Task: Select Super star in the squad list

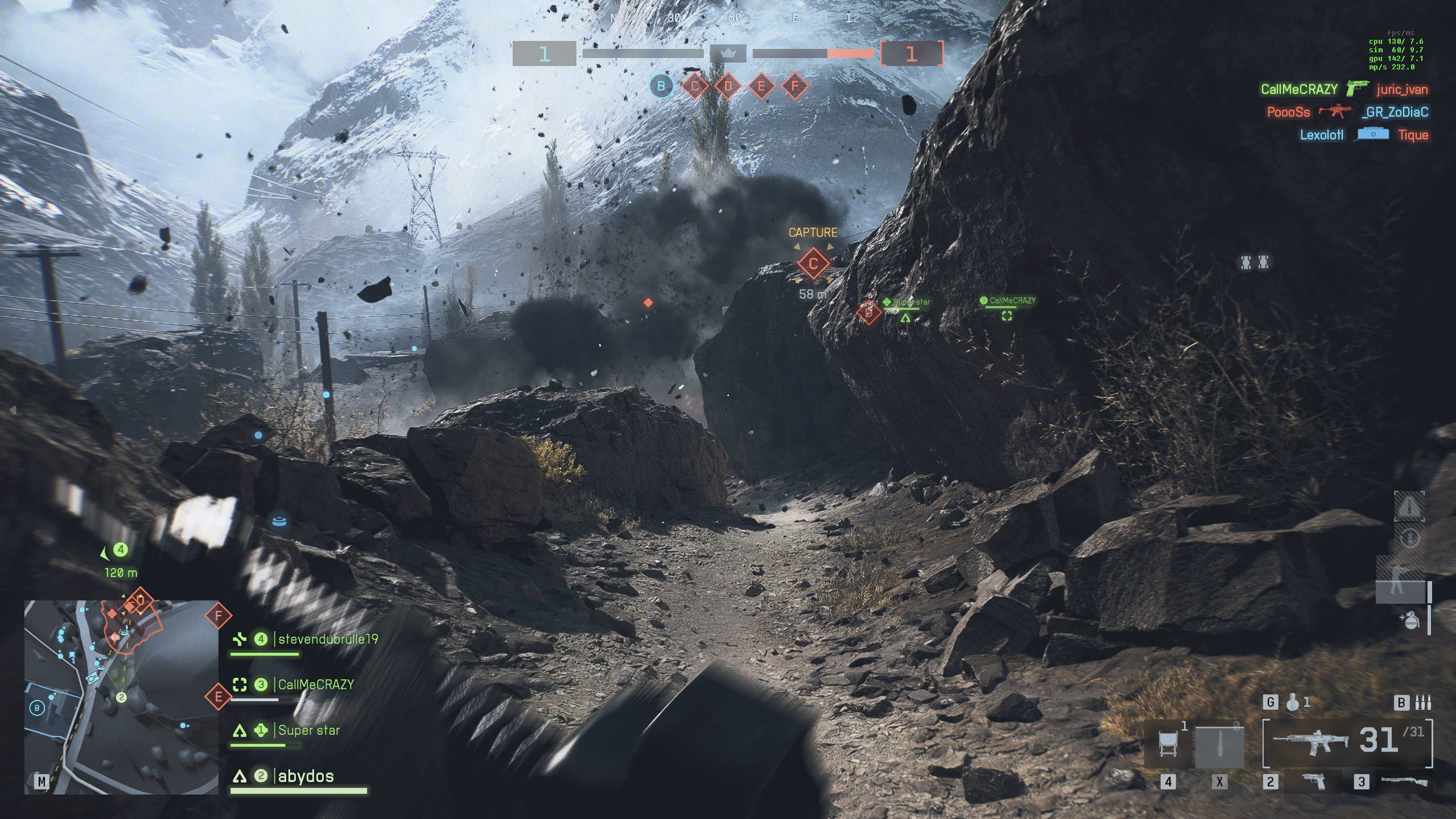Action: click(308, 730)
